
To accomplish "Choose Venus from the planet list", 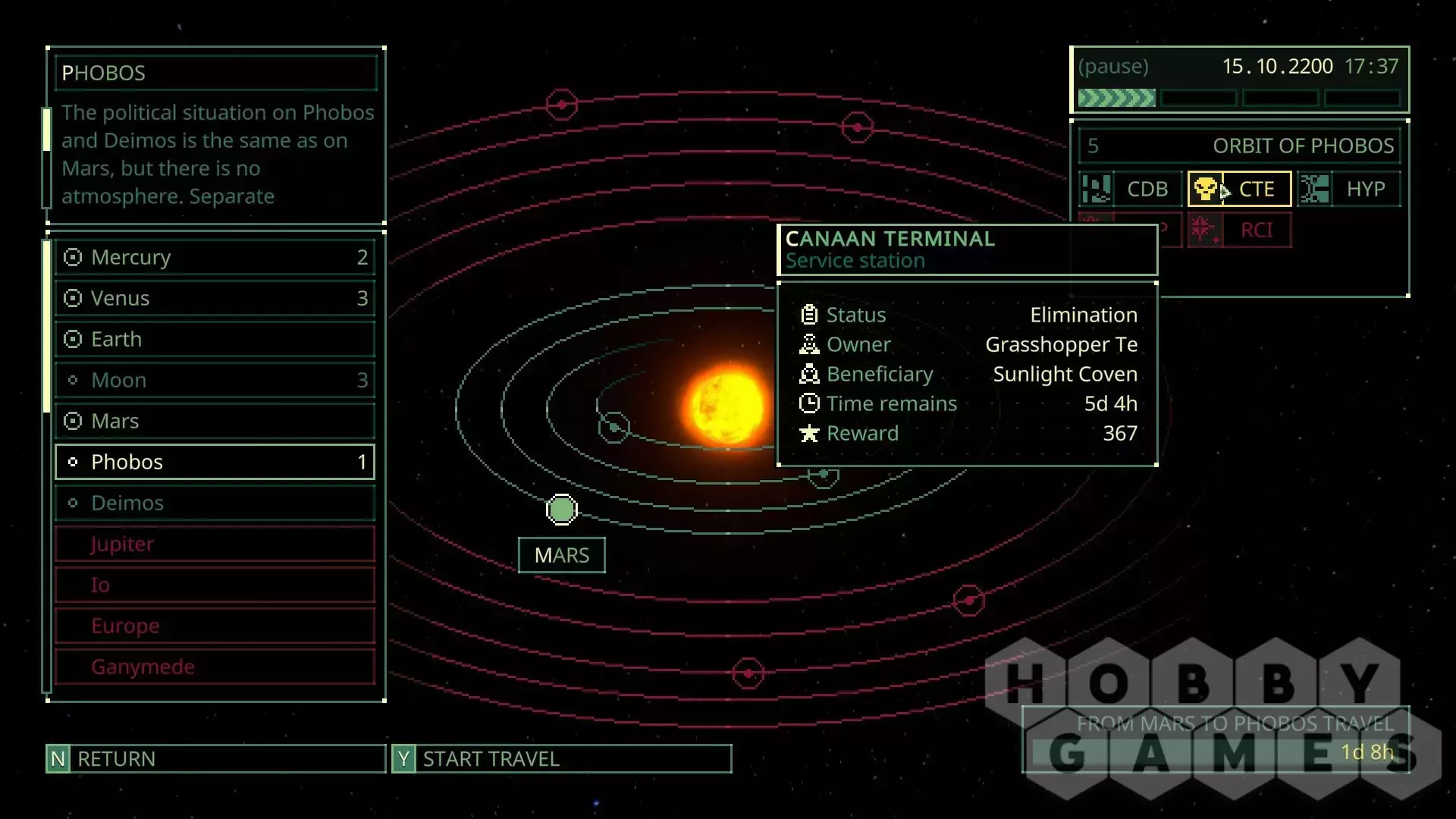I will click(x=215, y=299).
